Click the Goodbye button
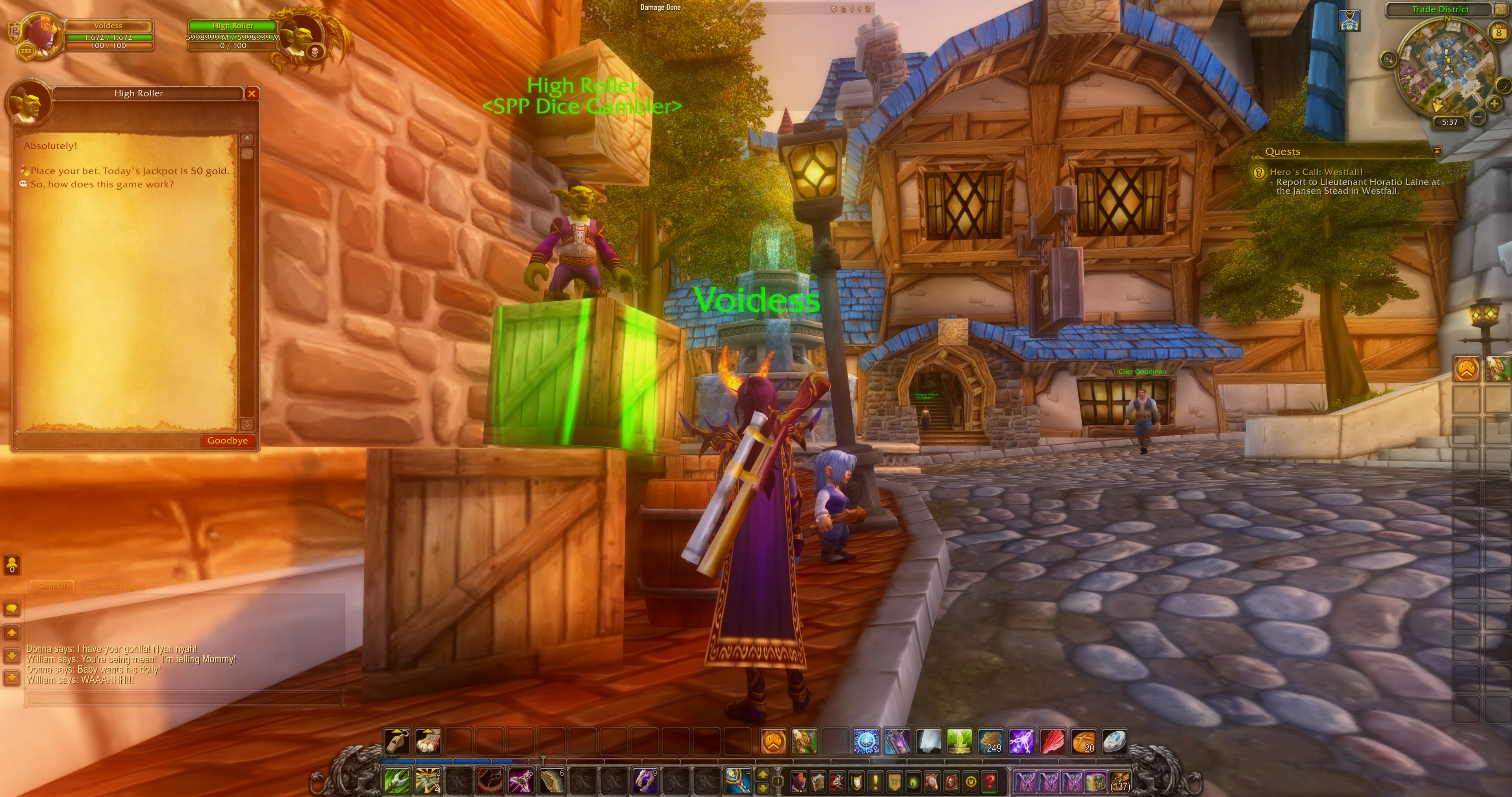 click(x=227, y=441)
